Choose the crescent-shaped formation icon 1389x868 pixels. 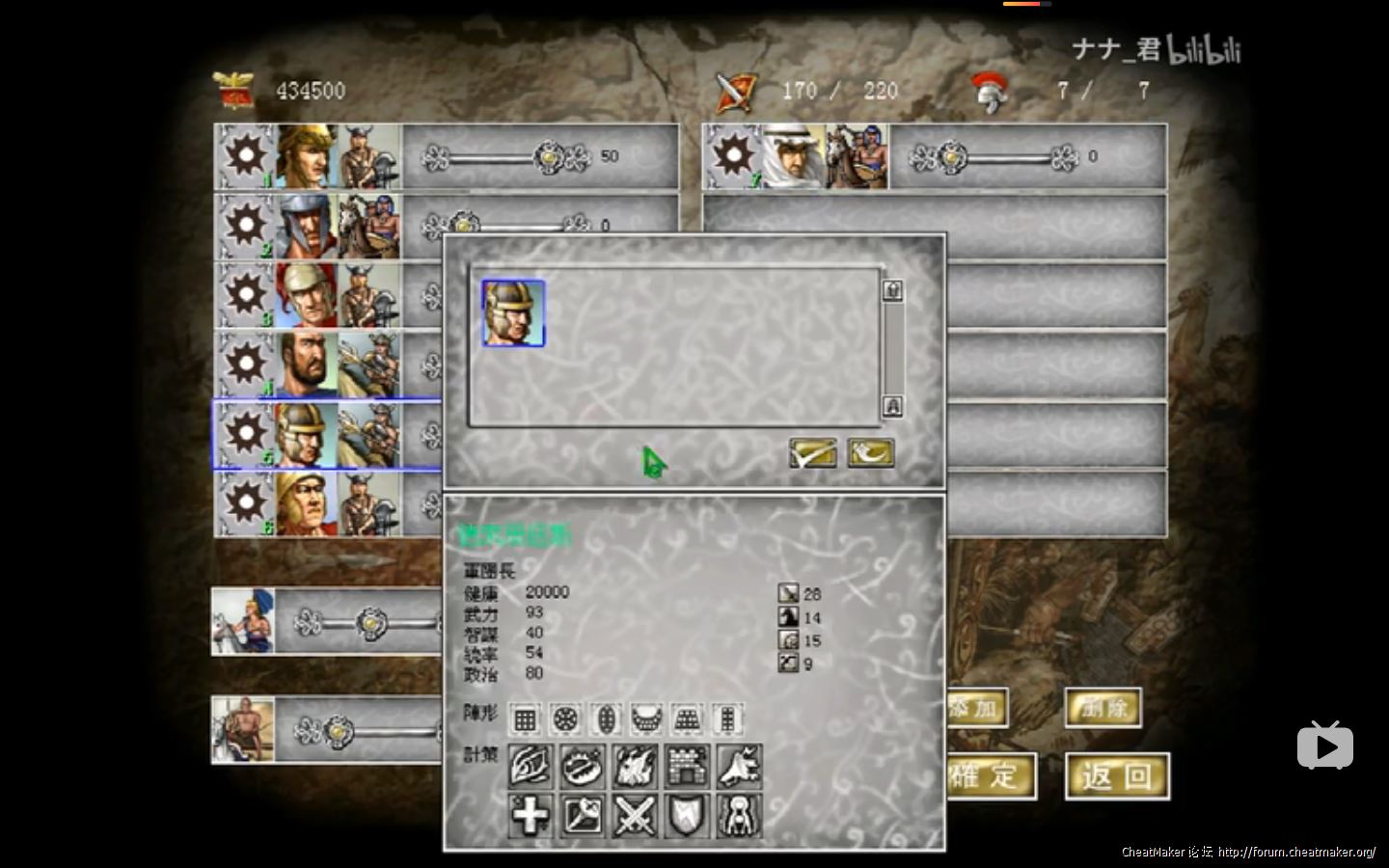click(646, 719)
